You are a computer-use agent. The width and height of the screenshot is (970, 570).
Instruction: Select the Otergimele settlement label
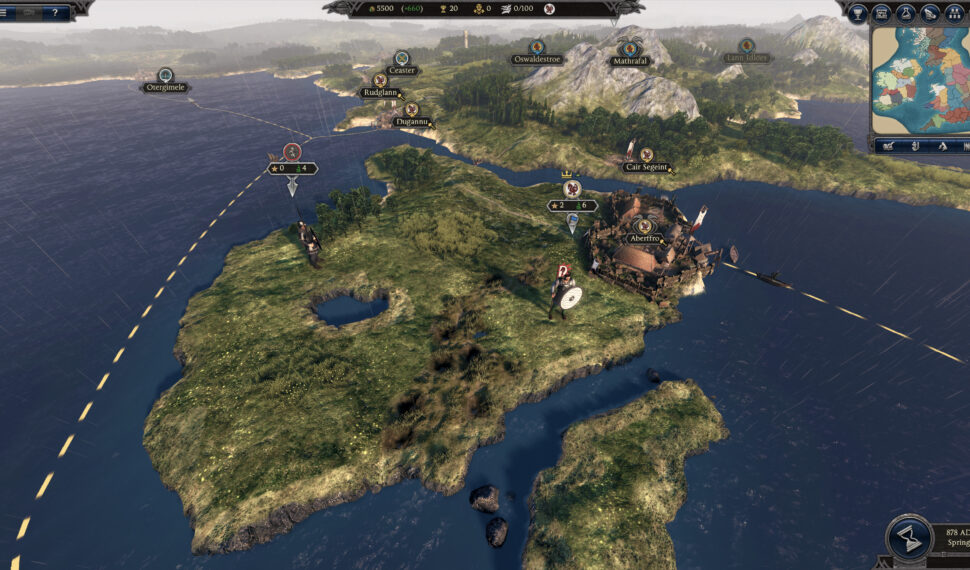pos(165,87)
